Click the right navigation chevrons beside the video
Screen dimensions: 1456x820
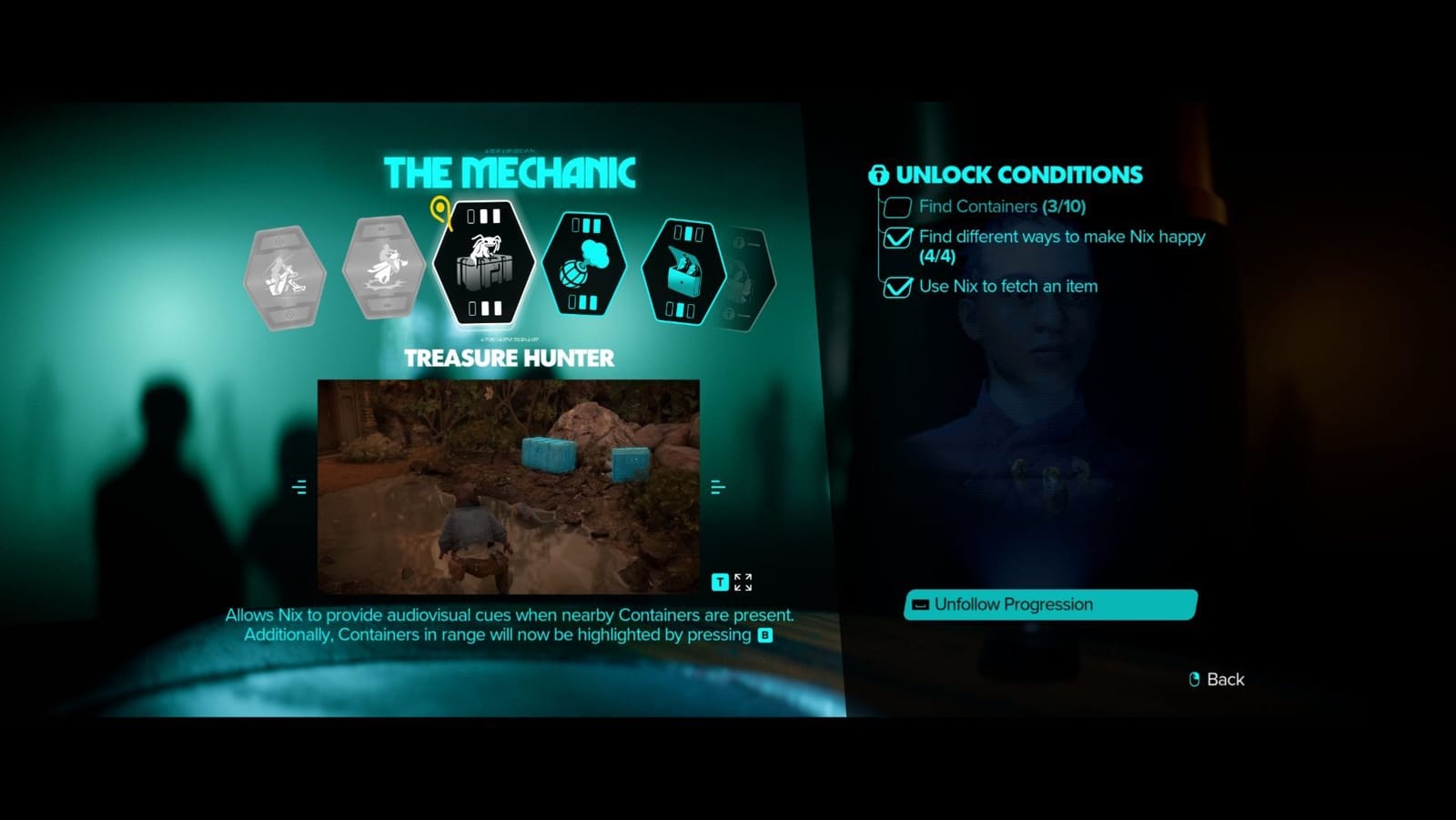point(718,487)
